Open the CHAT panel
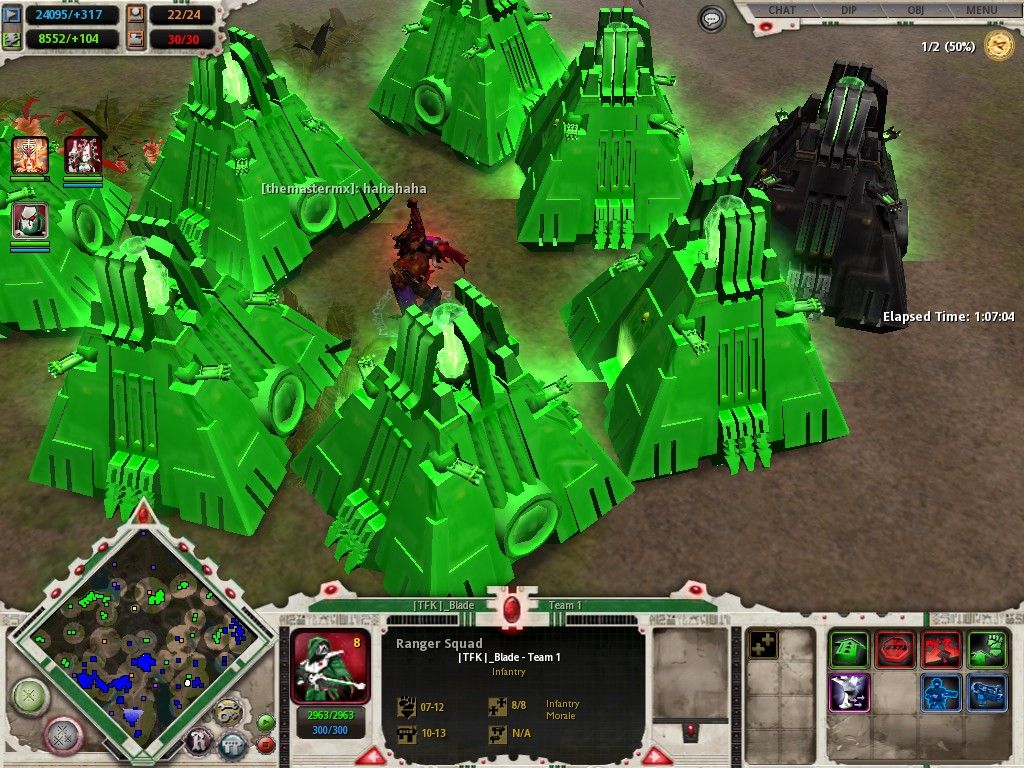Screen dimensions: 1024x768 [x=782, y=10]
